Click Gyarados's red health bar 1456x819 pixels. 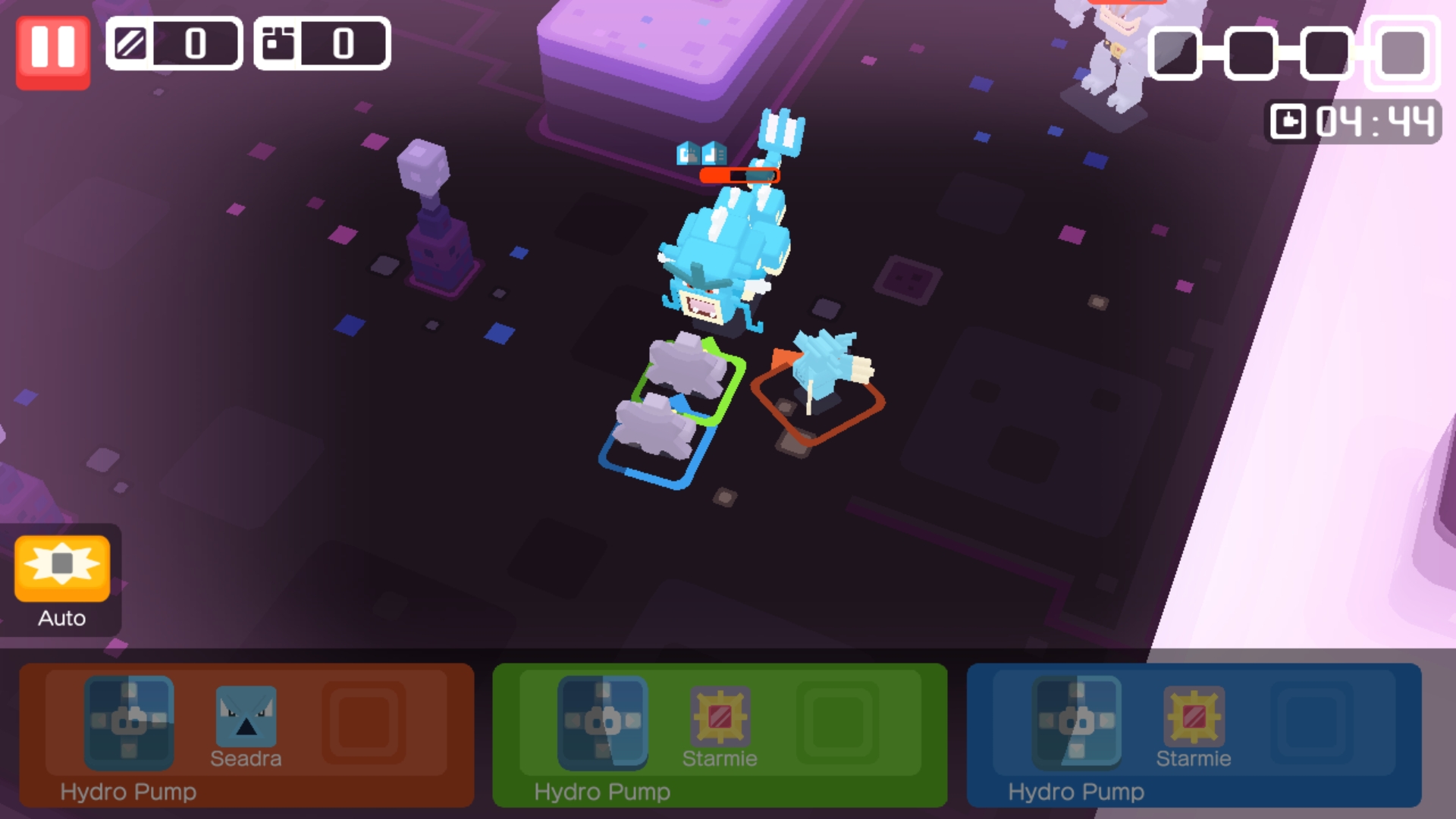739,174
